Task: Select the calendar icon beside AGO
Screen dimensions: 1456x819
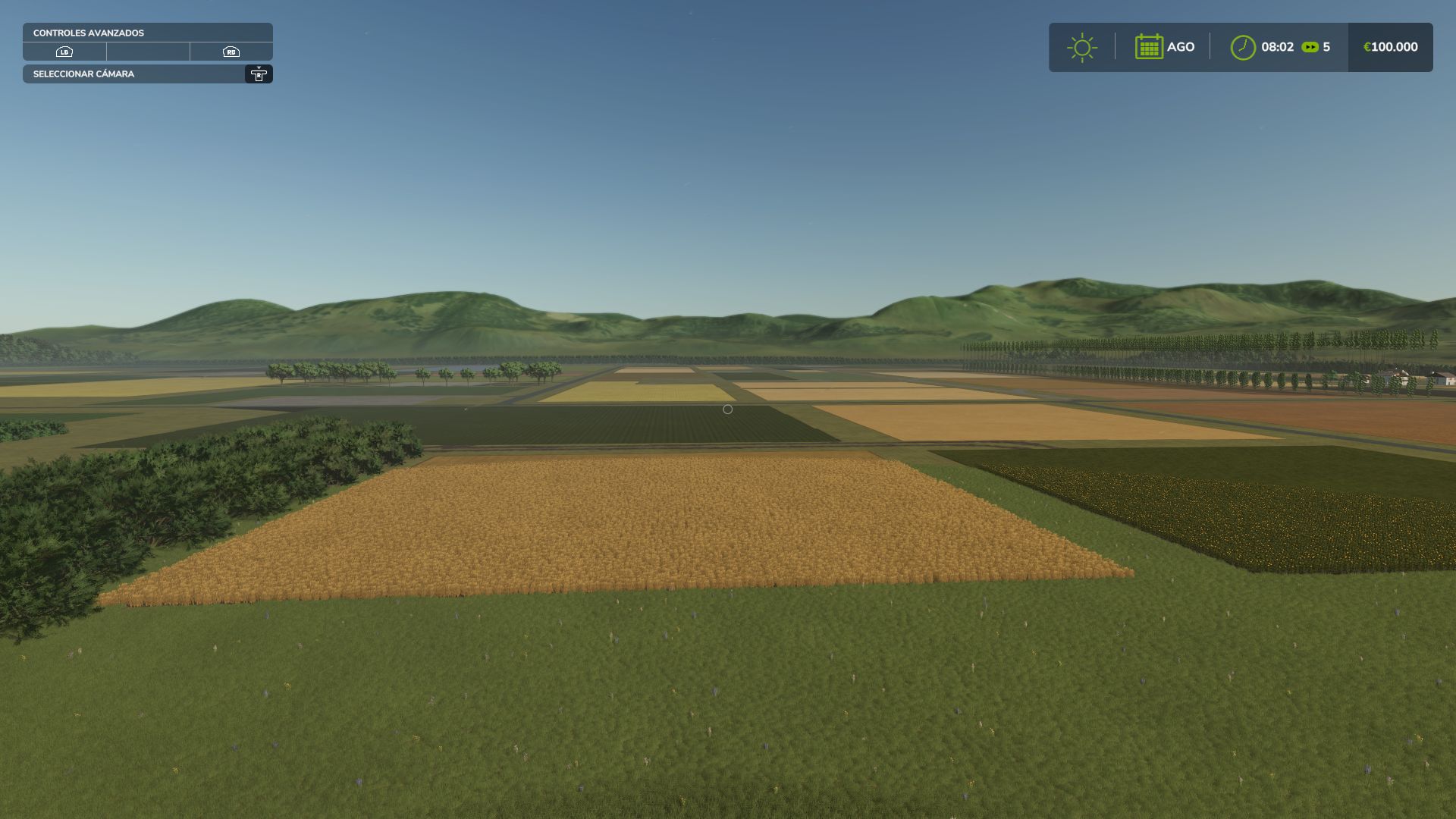Action: pos(1150,46)
